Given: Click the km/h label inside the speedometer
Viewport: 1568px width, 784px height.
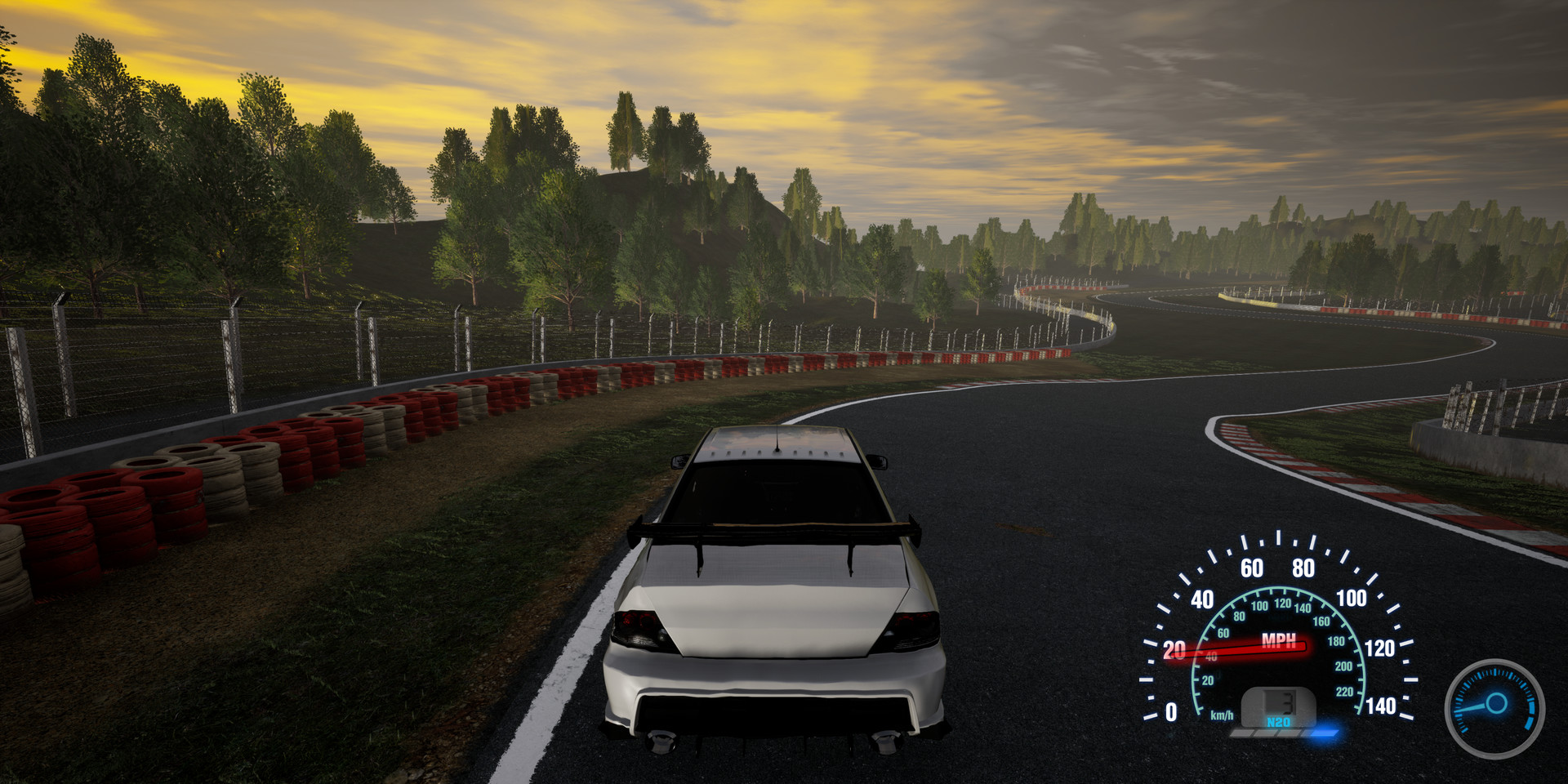Looking at the screenshot, I should 1223,715.
